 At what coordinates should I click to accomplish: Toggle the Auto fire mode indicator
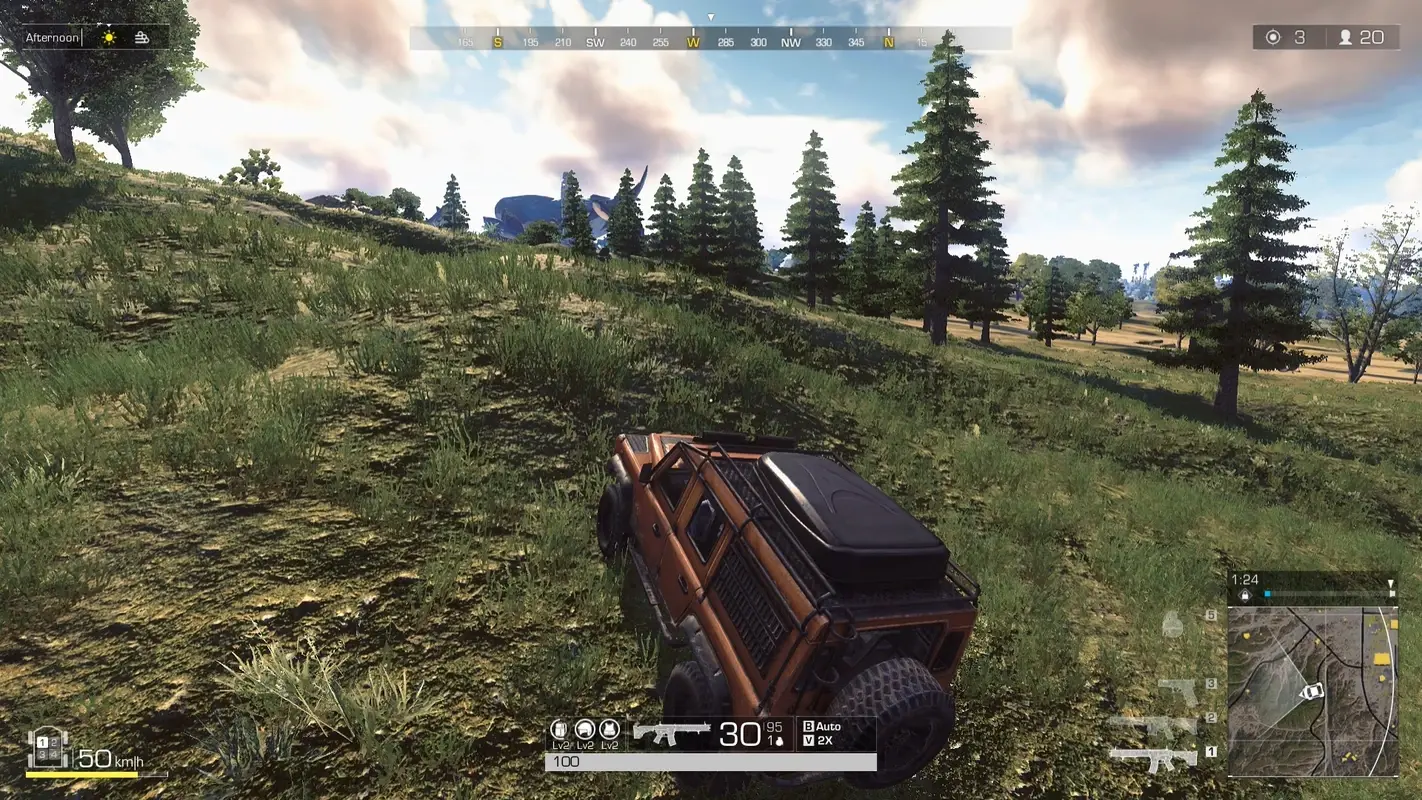[x=820, y=725]
